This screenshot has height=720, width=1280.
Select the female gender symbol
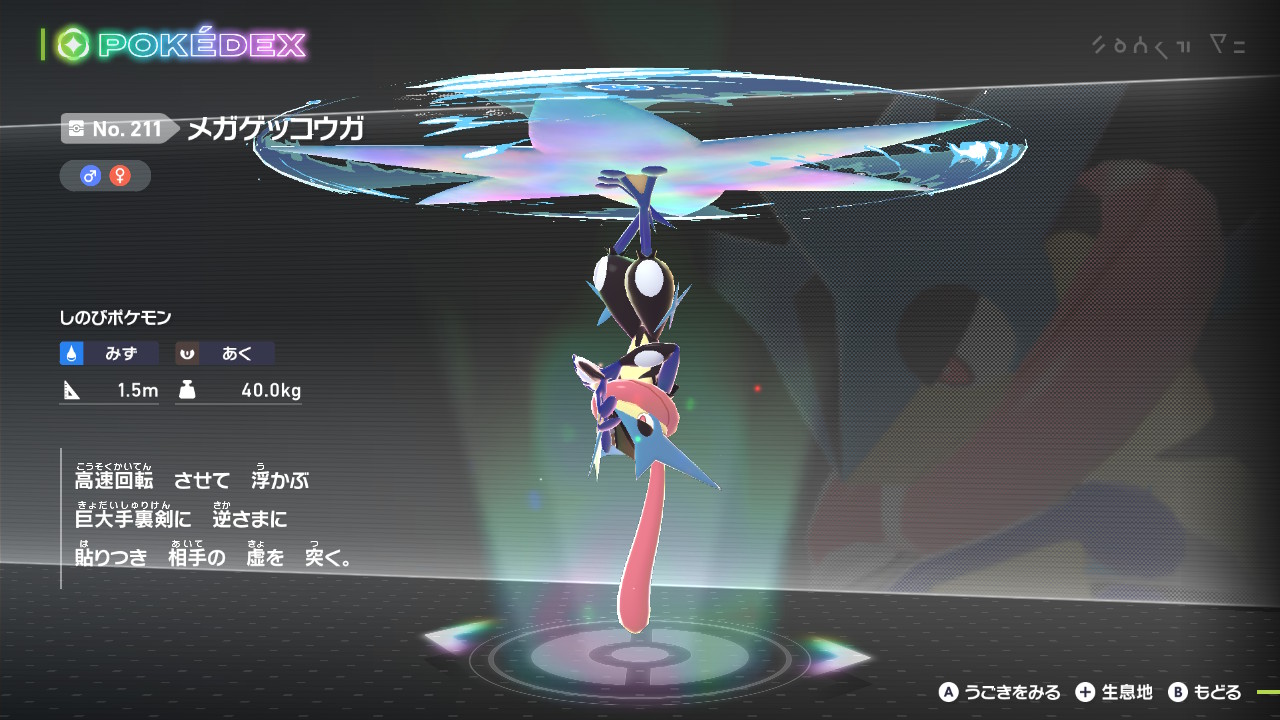[120, 176]
